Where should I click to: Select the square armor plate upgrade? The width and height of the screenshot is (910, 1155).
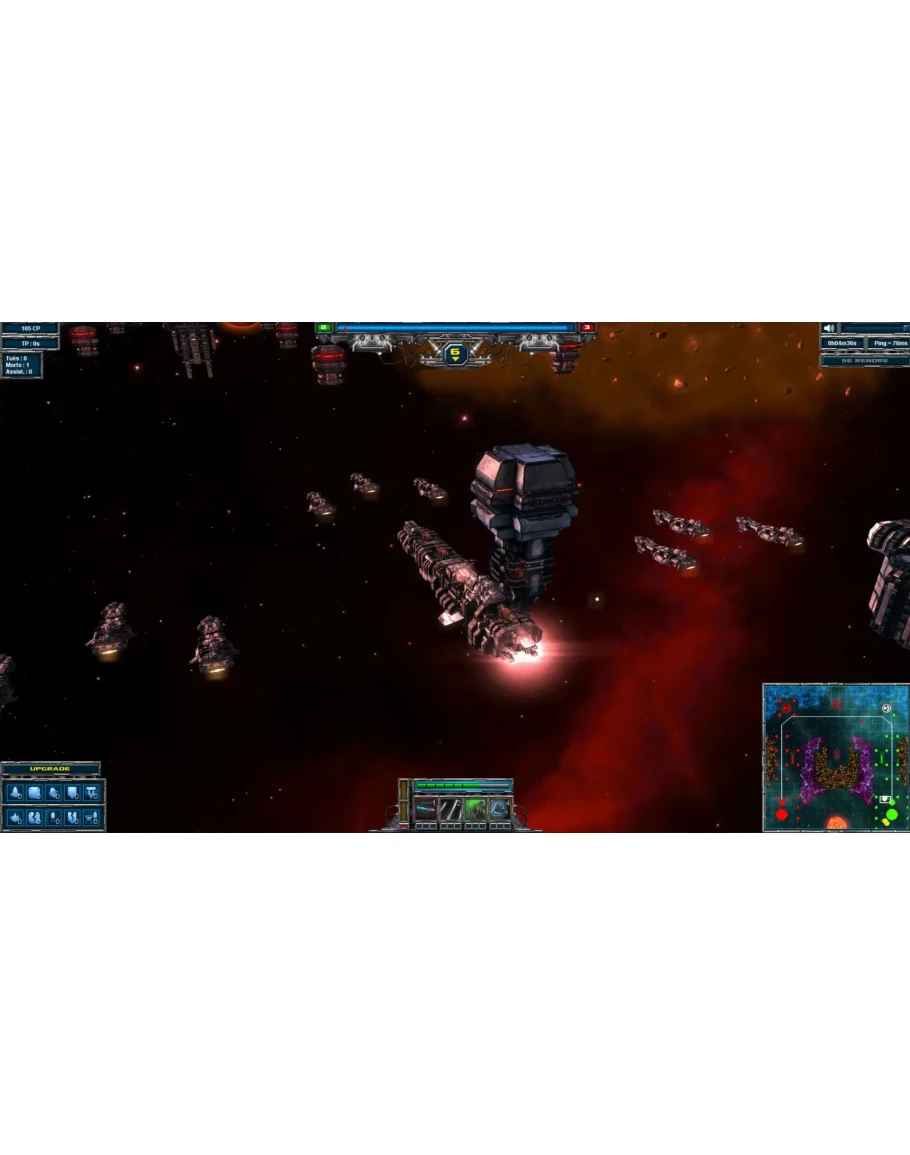click(35, 793)
